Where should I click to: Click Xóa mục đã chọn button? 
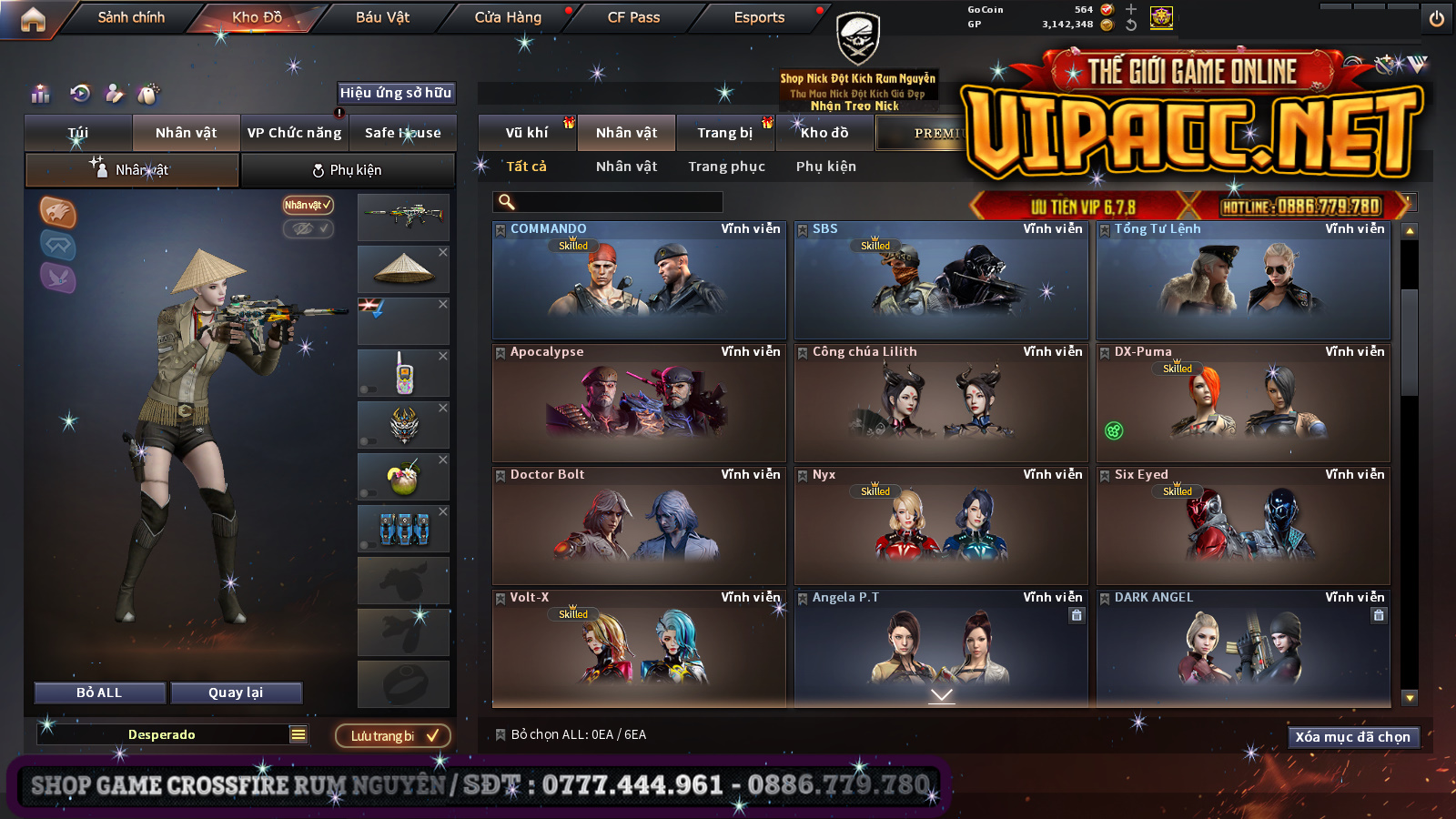pos(1352,737)
